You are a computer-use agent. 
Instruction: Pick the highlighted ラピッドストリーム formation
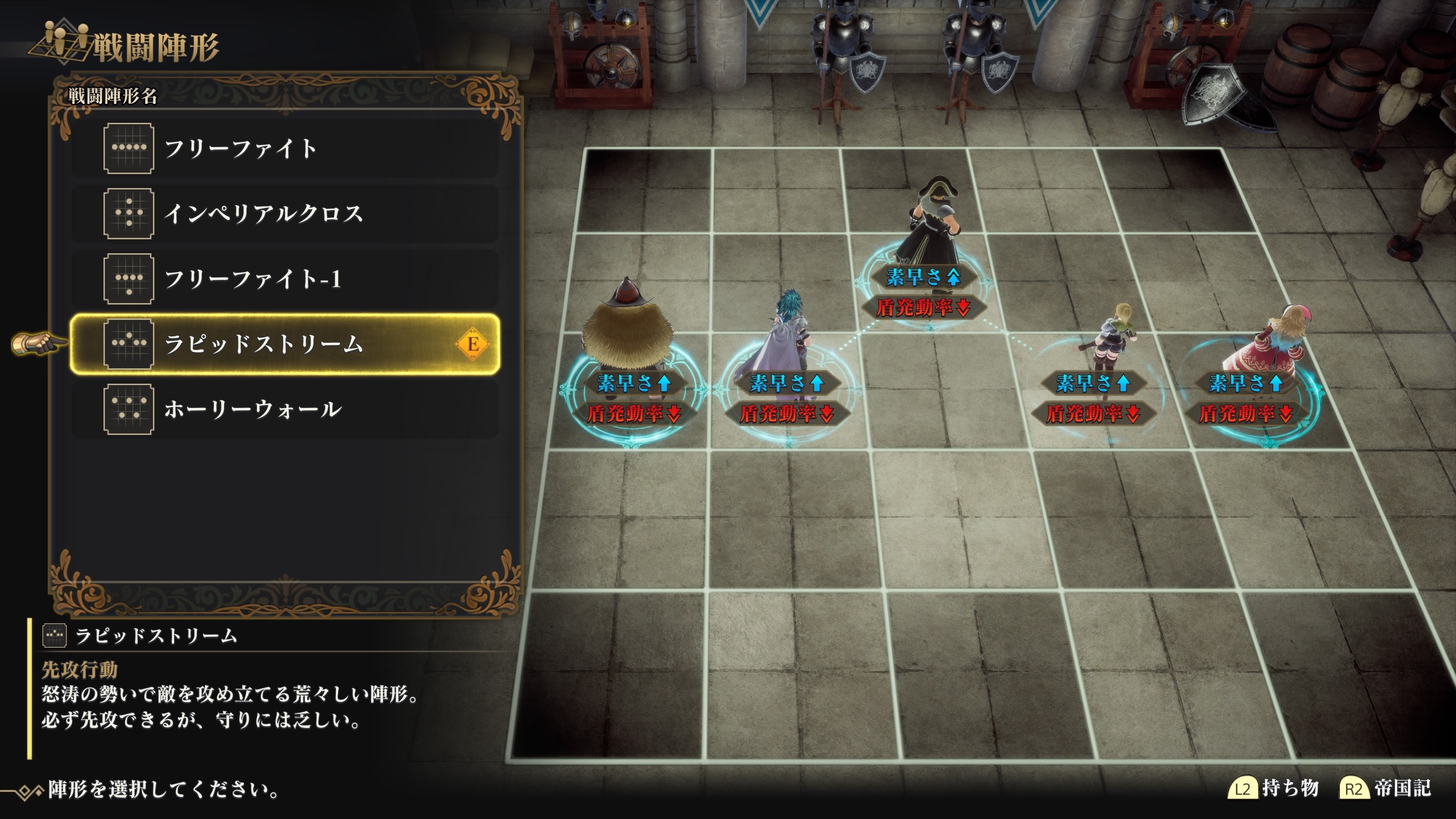click(x=285, y=344)
